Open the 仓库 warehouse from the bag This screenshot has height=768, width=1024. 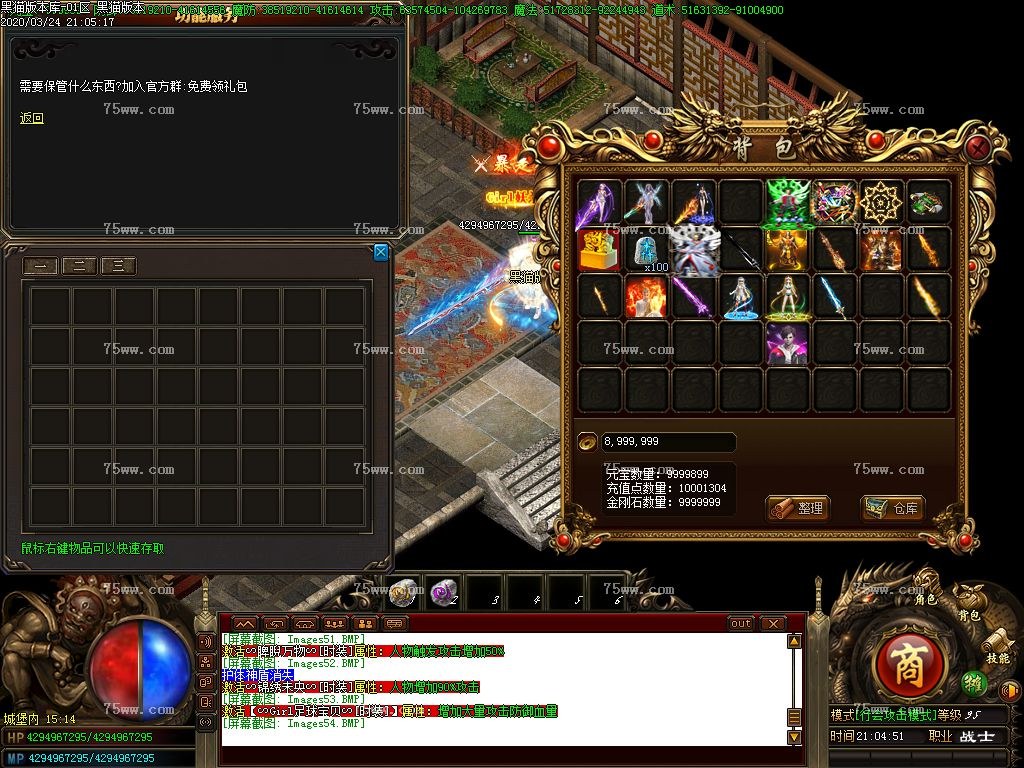[x=893, y=508]
